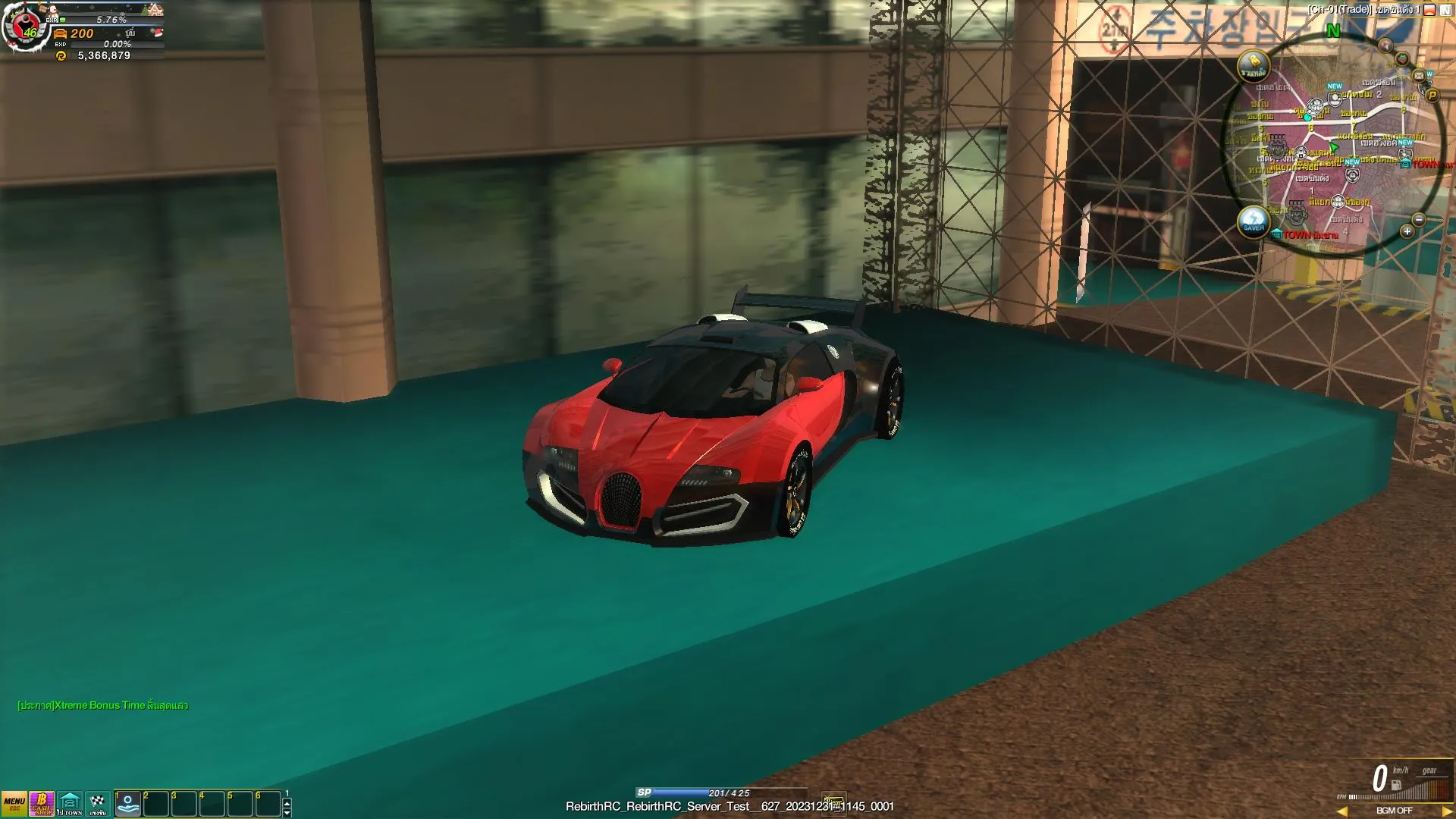Click the yellow P parking icon

pos(1432,96)
